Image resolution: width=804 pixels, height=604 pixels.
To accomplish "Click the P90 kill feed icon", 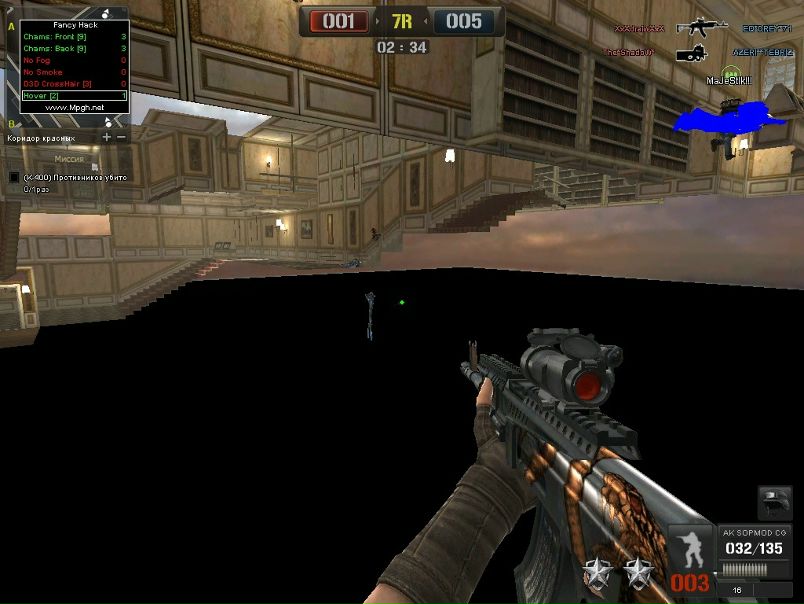I will pyautogui.click(x=691, y=52).
